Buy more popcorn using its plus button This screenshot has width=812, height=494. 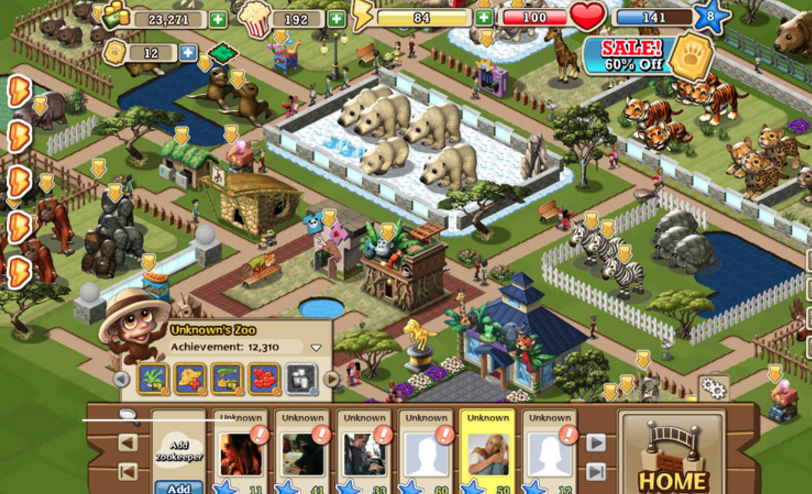336,19
